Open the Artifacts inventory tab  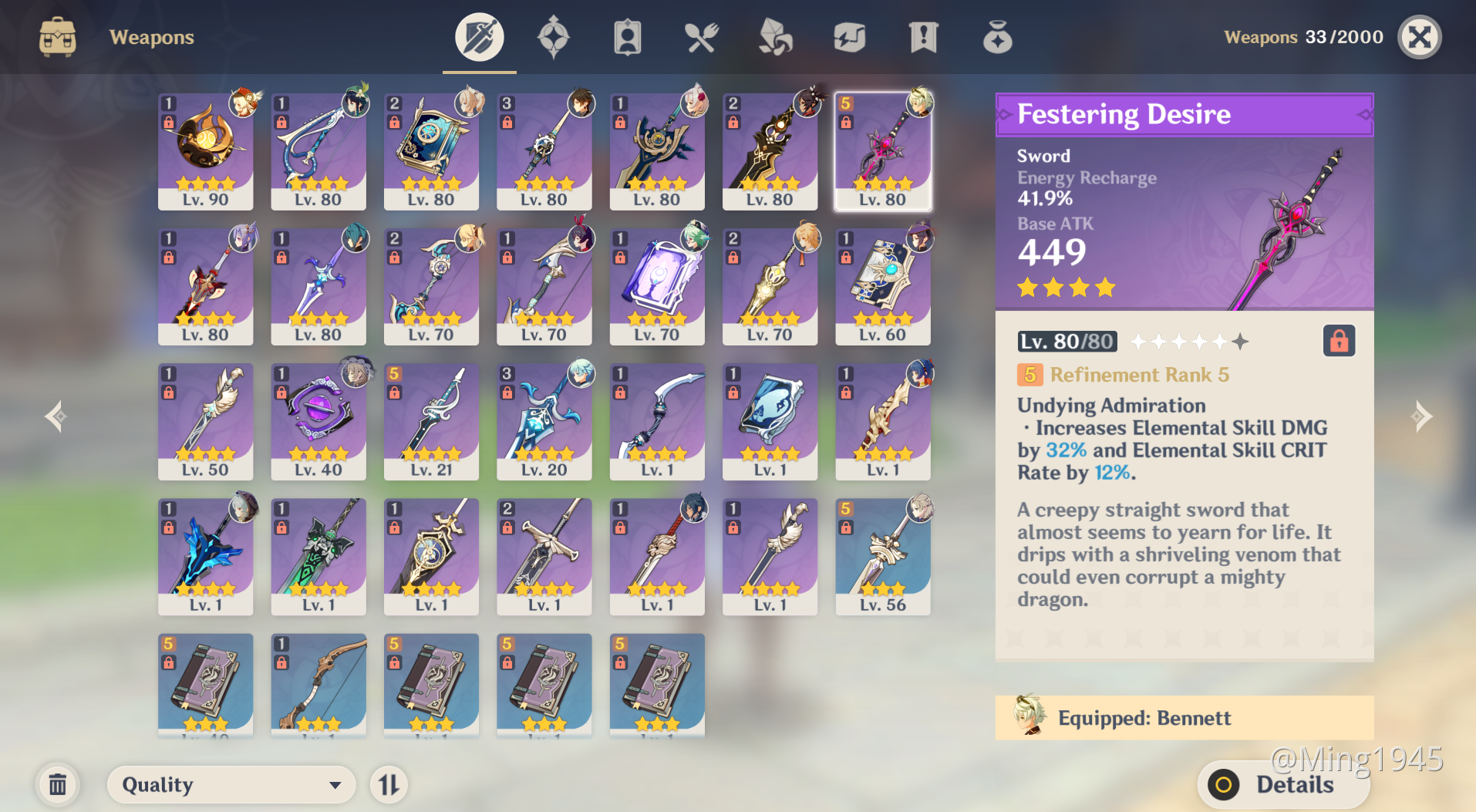pyautogui.click(x=554, y=36)
